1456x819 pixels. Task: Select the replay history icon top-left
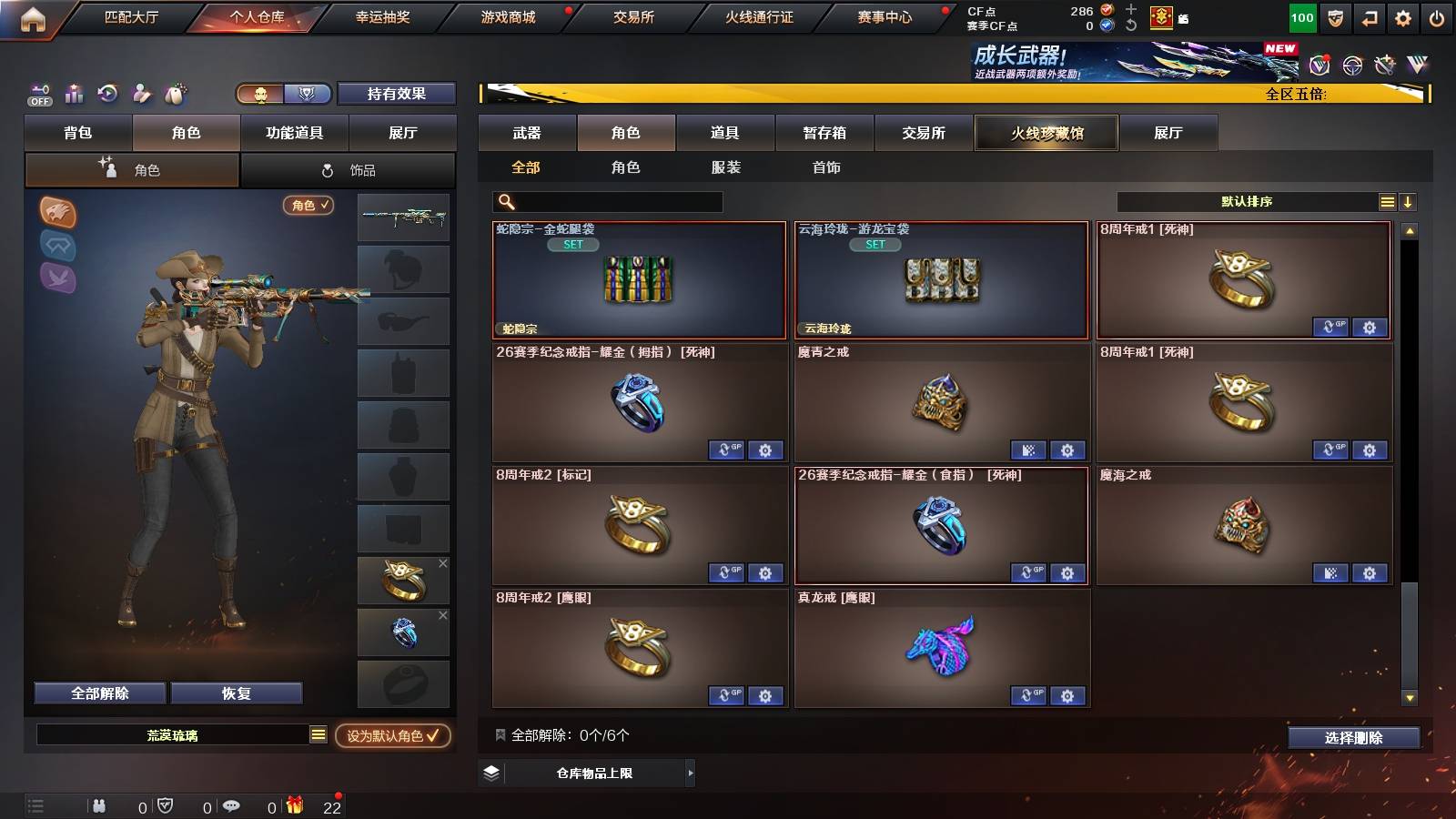pyautogui.click(x=106, y=94)
